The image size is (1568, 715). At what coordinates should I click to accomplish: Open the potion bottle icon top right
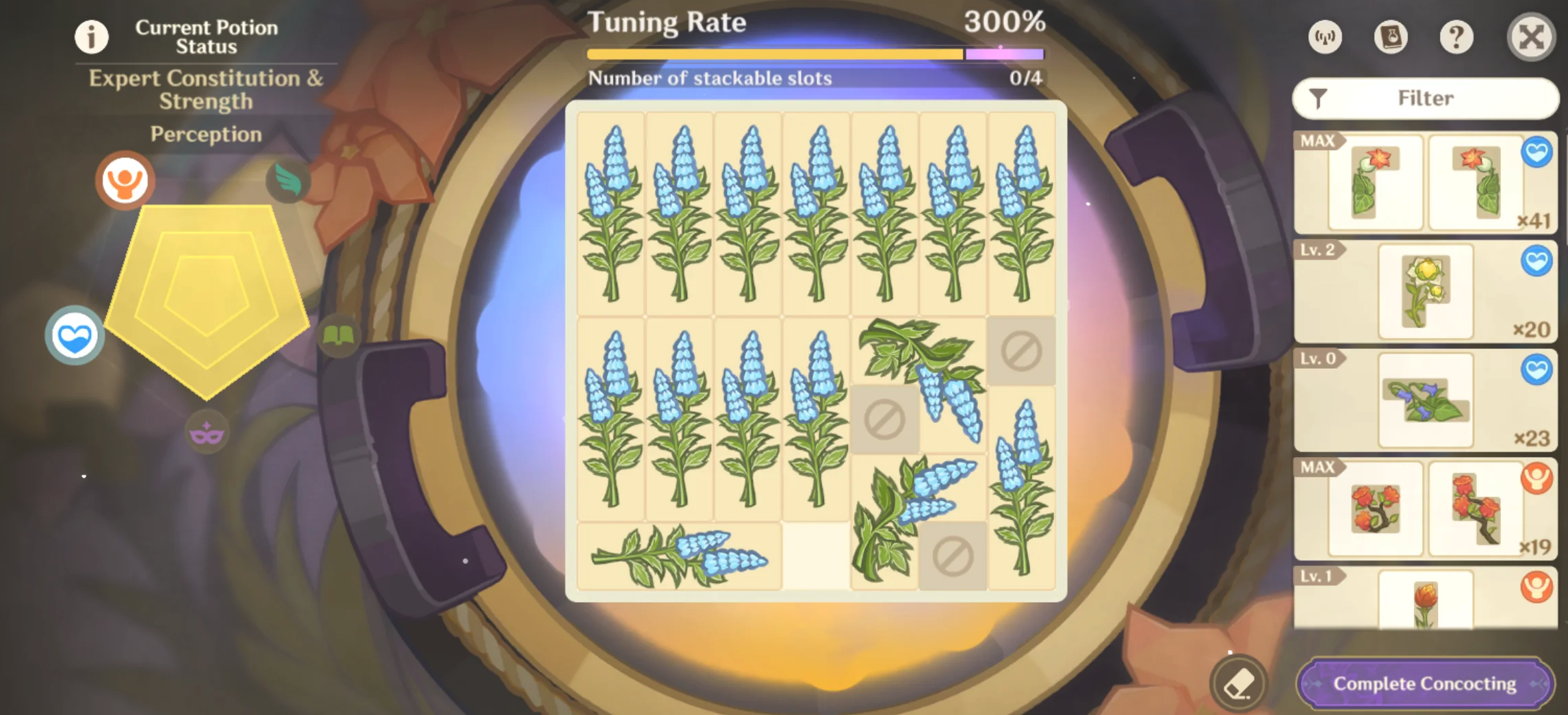pos(1391,38)
